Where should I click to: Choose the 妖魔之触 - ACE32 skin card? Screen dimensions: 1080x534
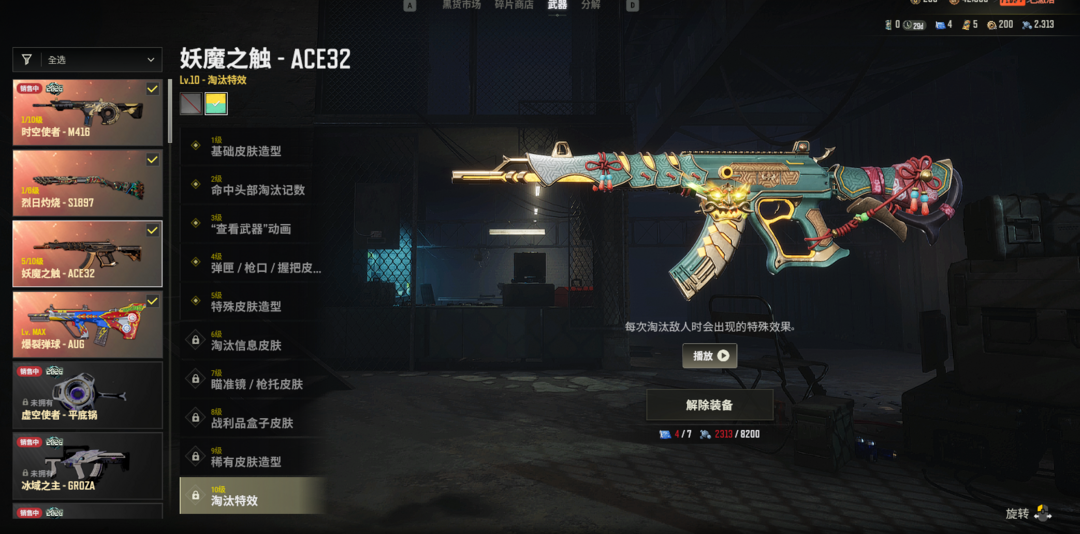pos(87,253)
